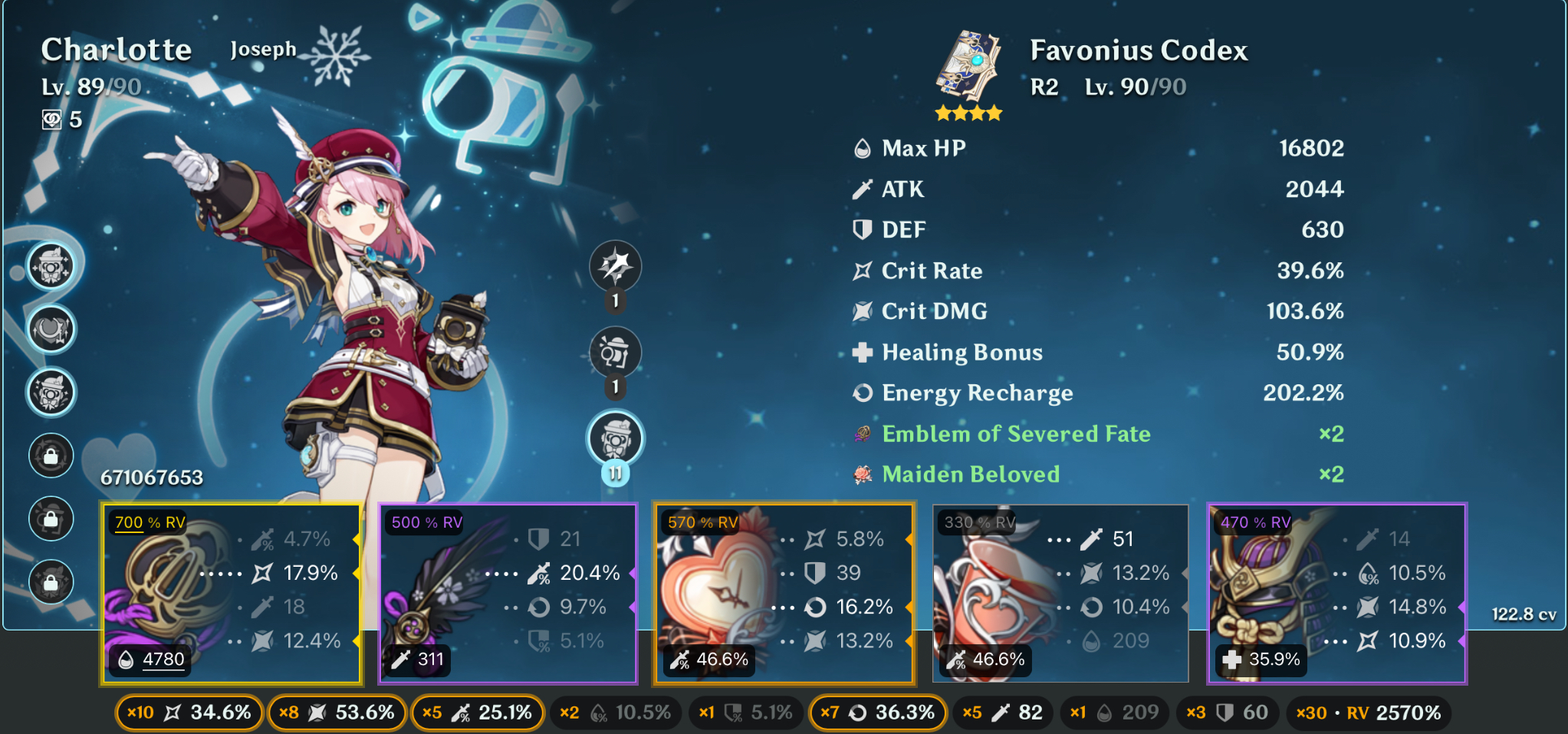Viewport: 1568px width, 734px height.
Task: Switch to the second build icon in sidebar
Action: pos(51,330)
